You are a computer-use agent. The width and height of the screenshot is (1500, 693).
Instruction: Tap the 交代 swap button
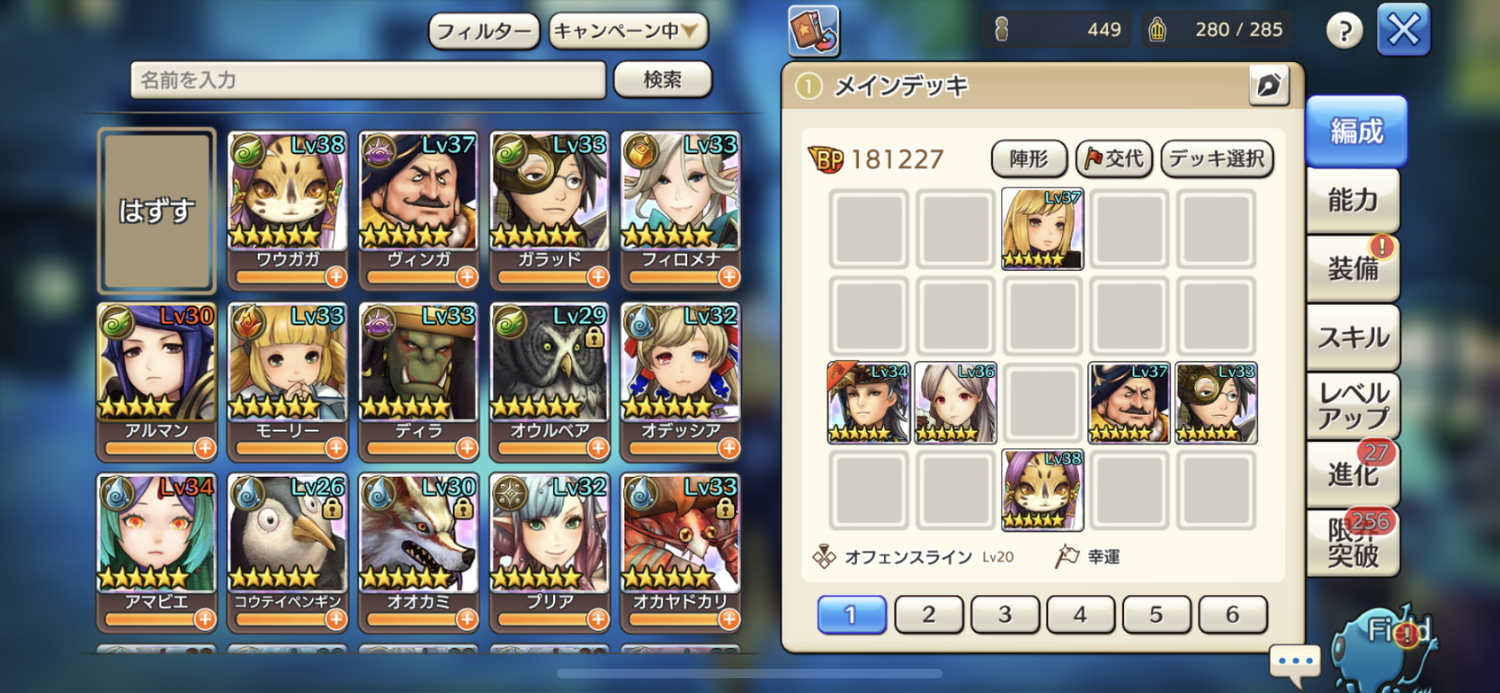[1115, 158]
